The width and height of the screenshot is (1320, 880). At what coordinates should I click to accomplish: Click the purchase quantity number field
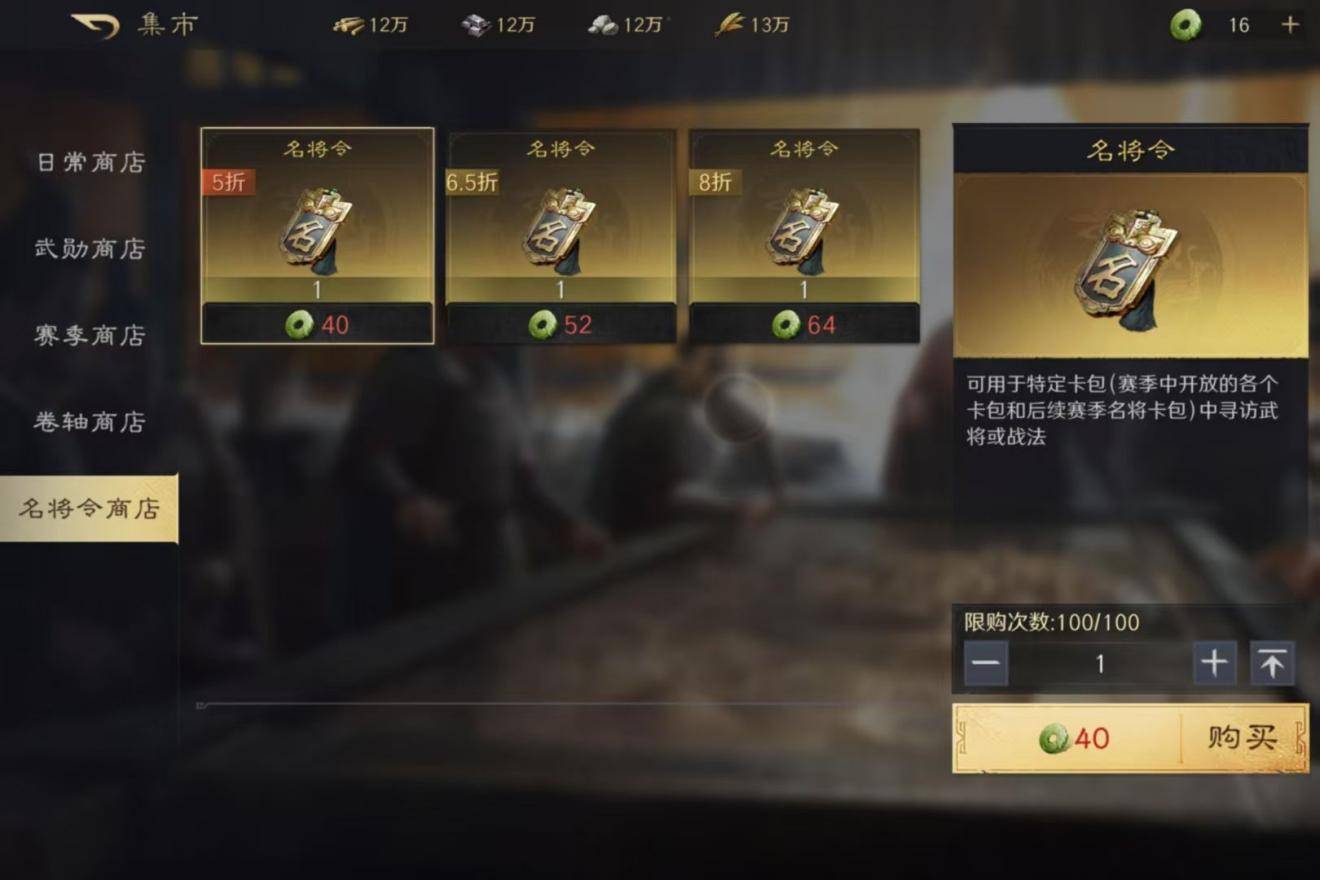coord(1100,664)
